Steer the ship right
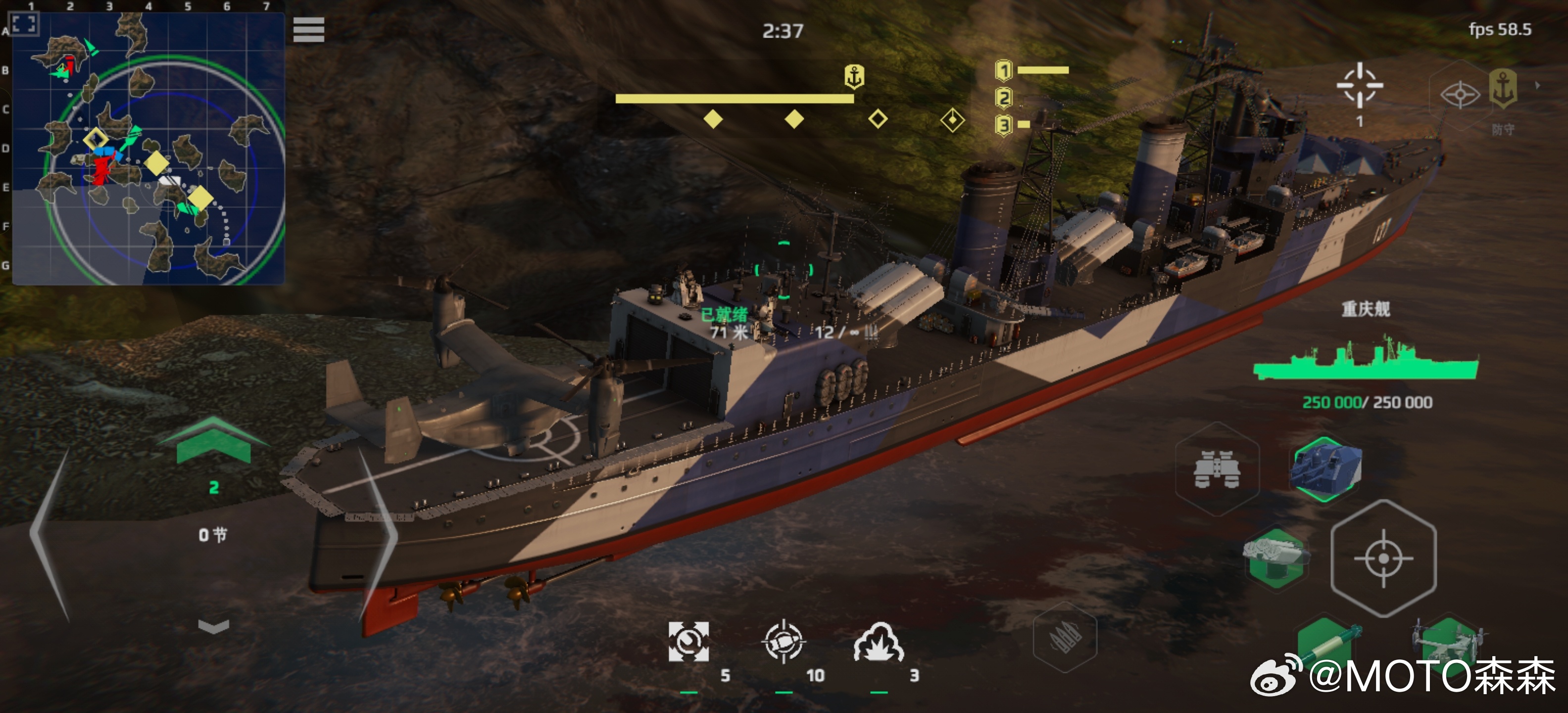 [378, 534]
